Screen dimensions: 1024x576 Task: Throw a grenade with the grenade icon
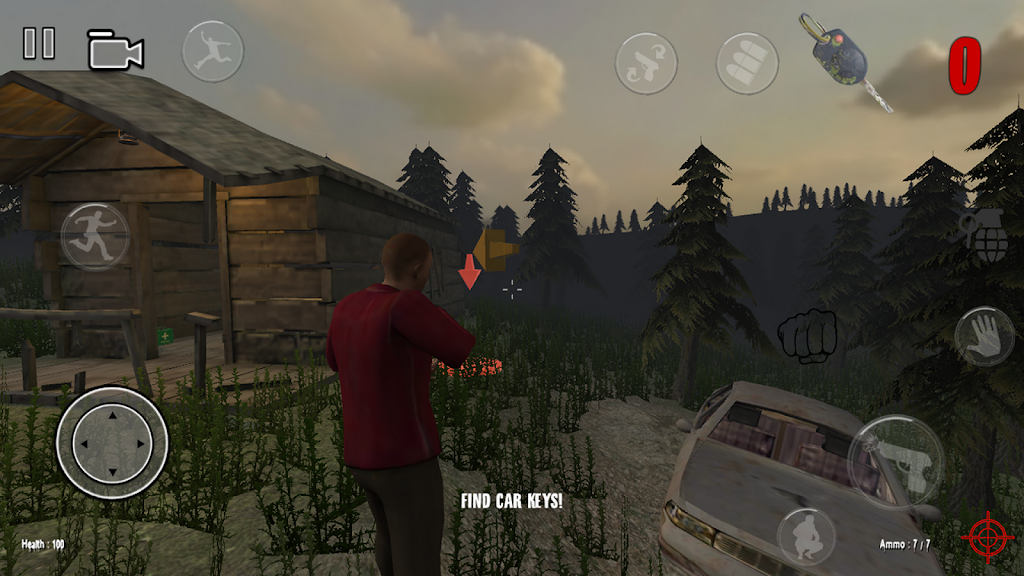tap(989, 237)
